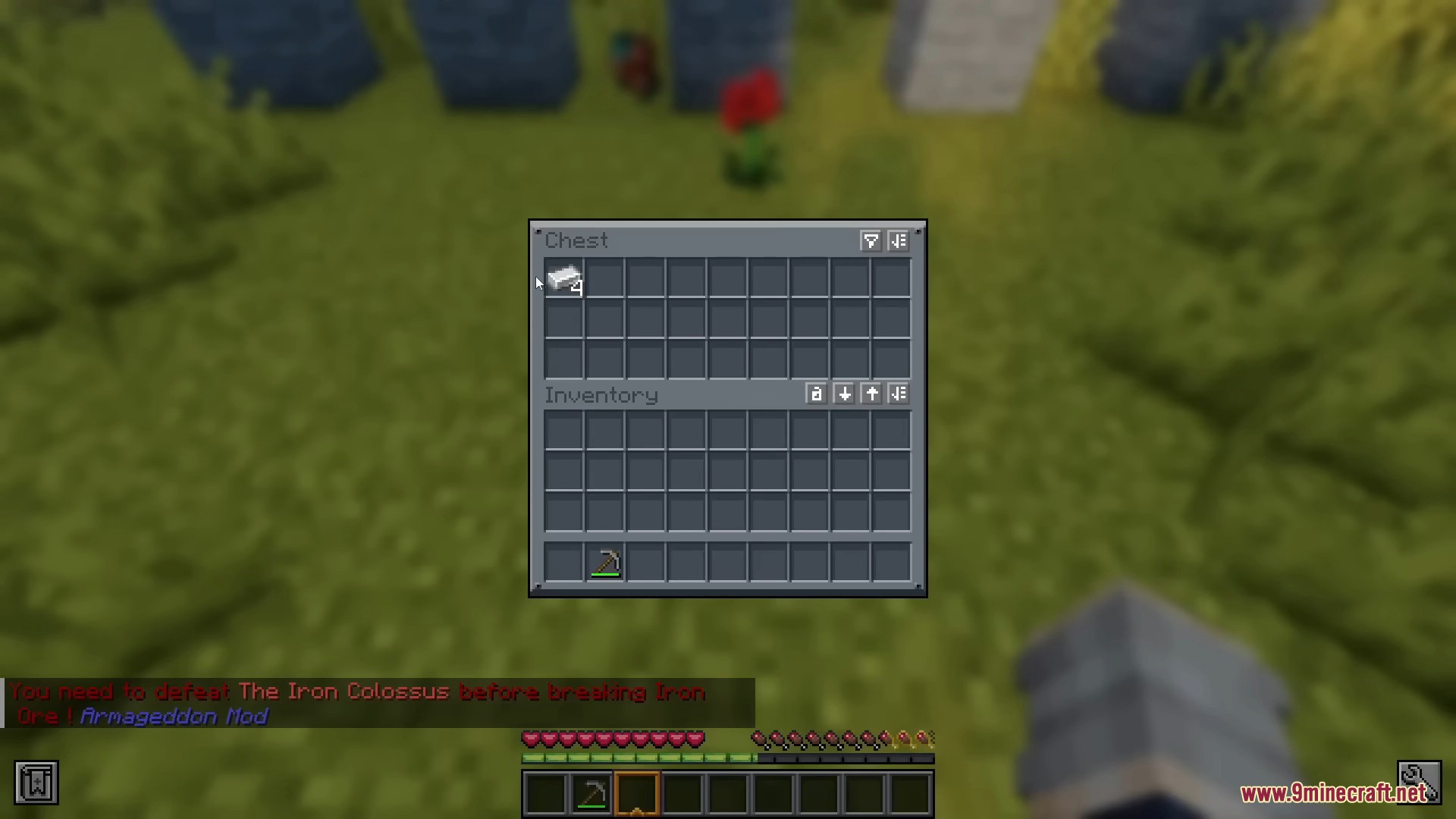Toggle slot locking in the Inventory header
Viewport: 1456px width, 819px height.
point(816,394)
